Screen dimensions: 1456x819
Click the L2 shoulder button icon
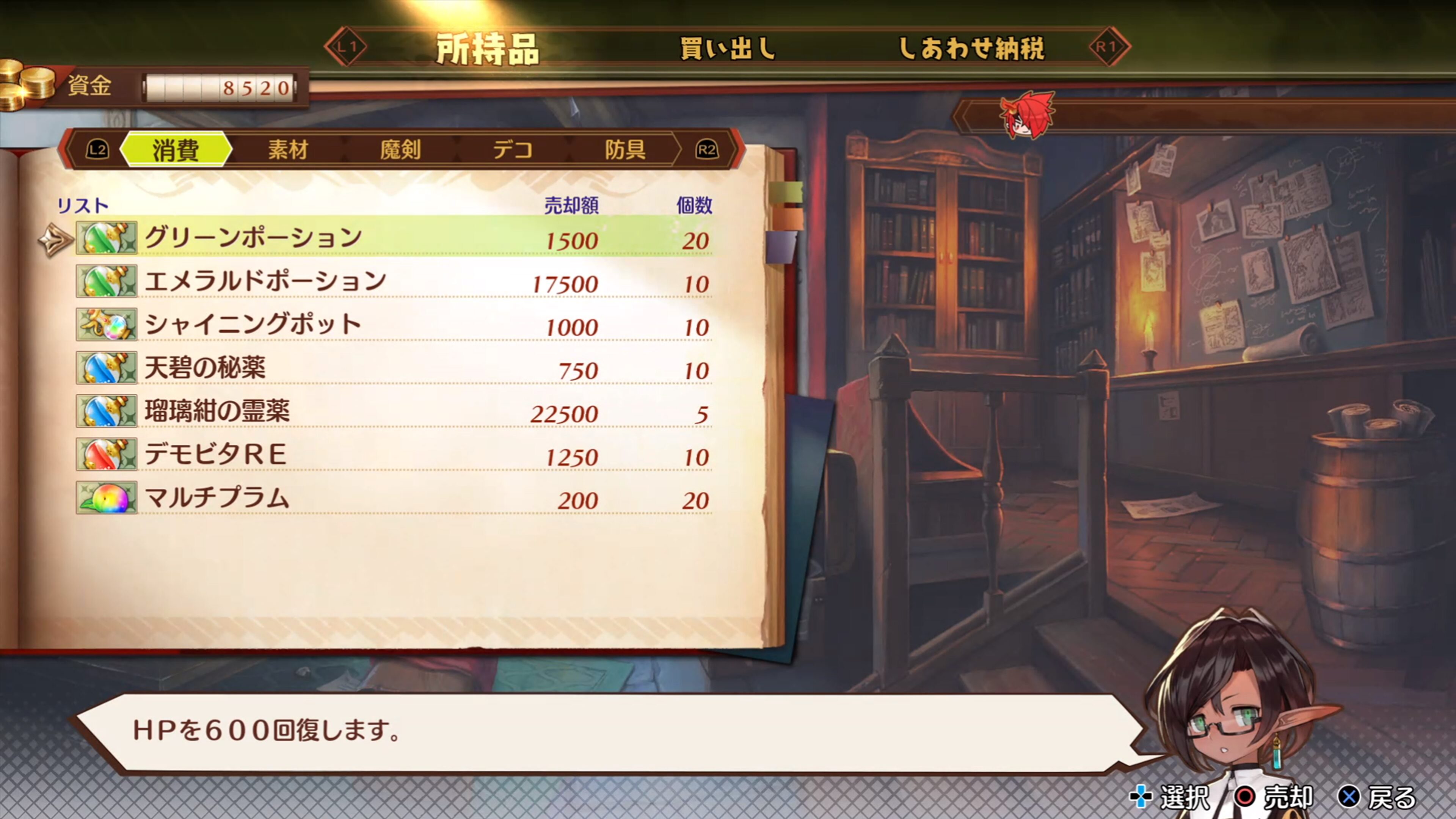pyautogui.click(x=98, y=149)
